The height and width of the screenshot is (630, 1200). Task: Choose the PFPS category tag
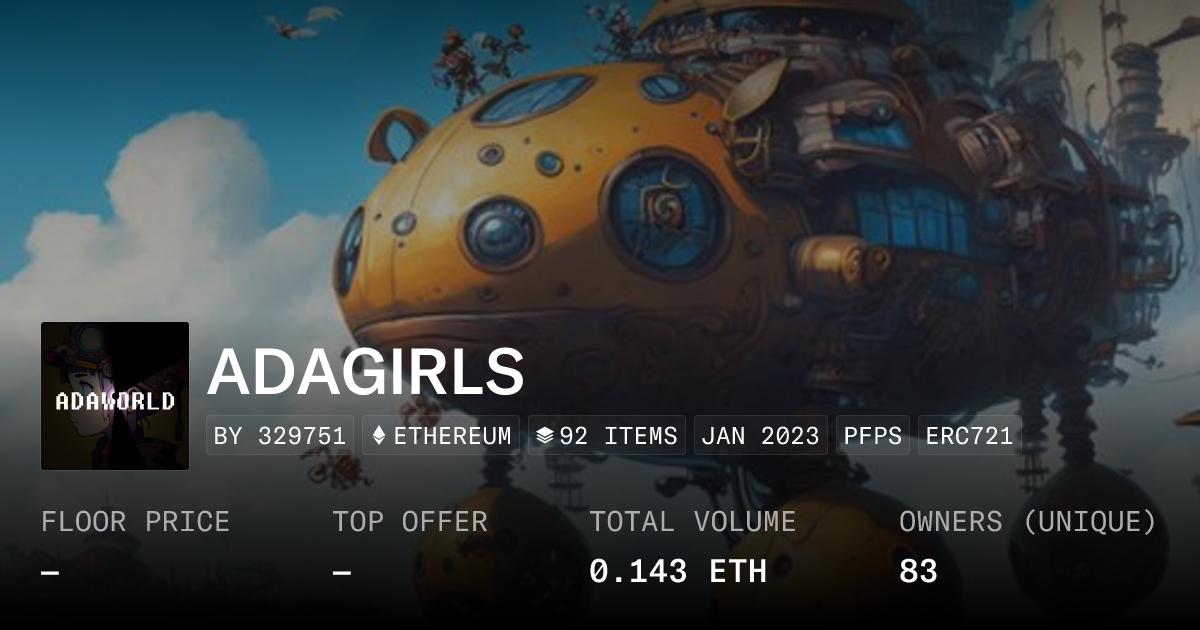tap(873, 436)
